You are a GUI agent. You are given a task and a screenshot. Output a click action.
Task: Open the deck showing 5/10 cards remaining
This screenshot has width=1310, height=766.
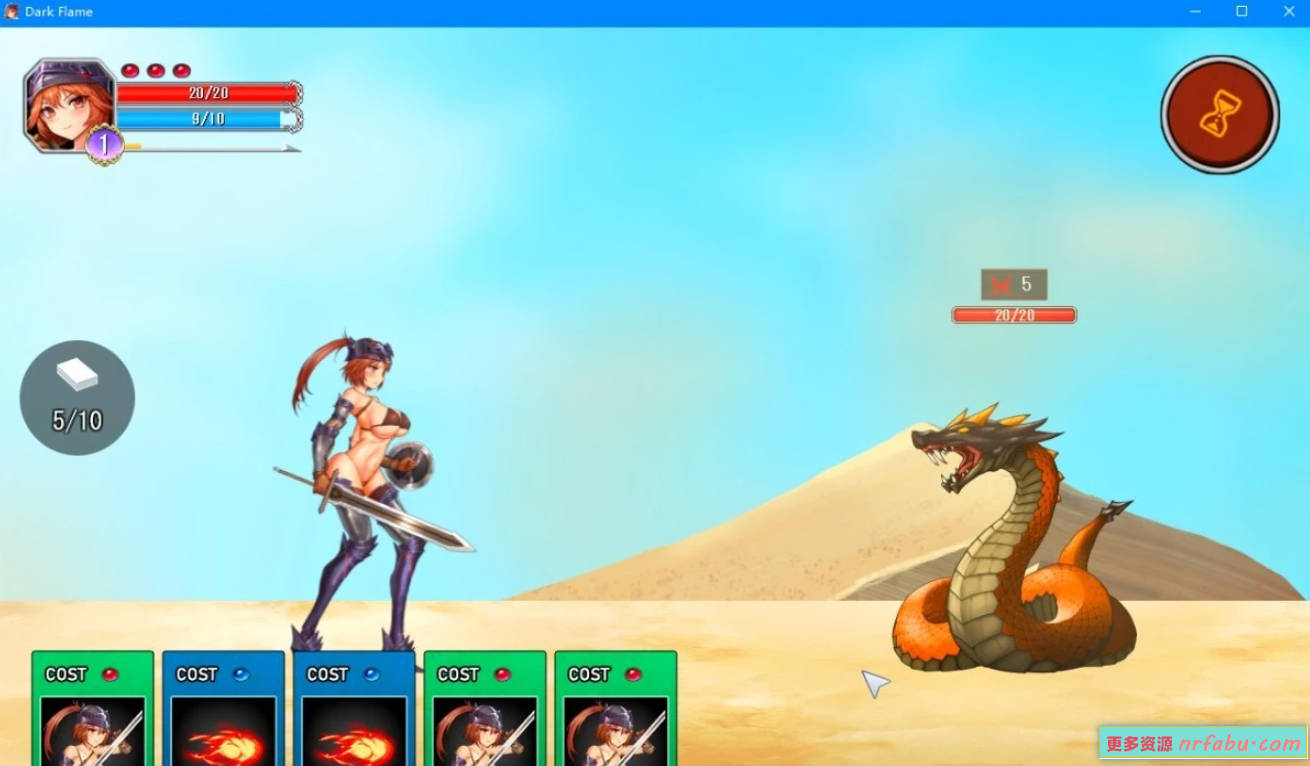tap(76, 397)
